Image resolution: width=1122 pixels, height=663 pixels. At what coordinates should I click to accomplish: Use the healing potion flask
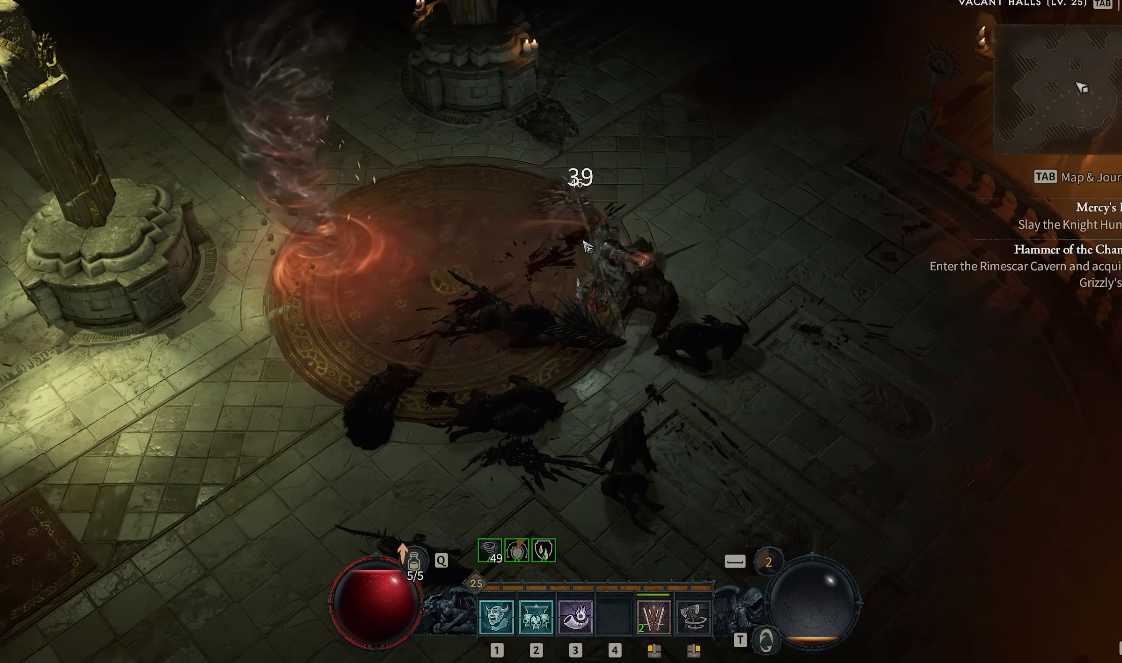[415, 563]
